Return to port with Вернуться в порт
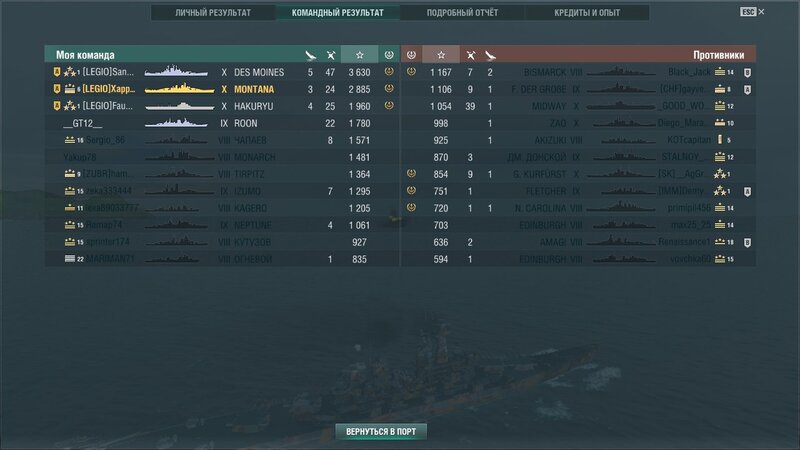 click(x=381, y=432)
